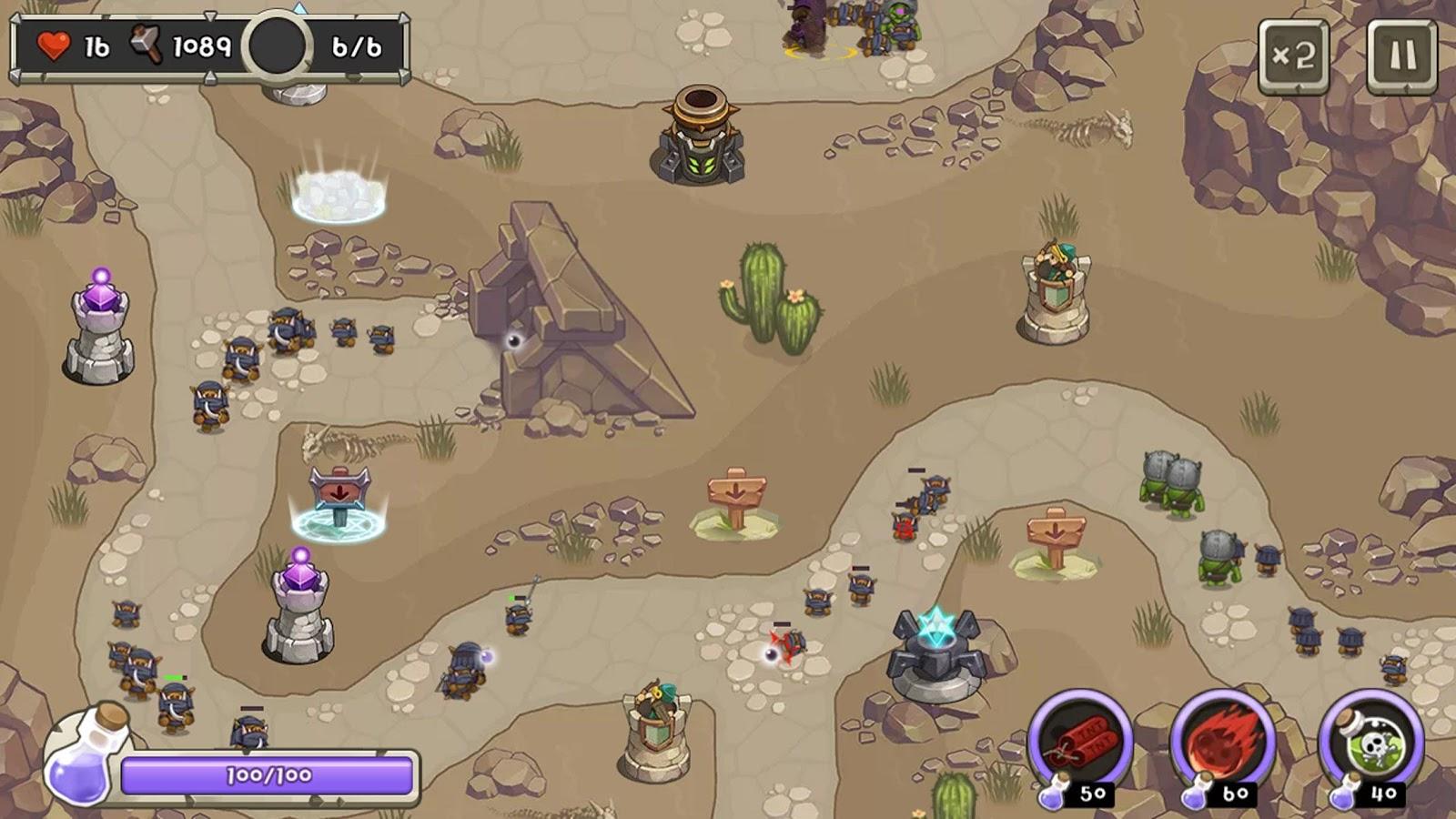Click the hammer gold currency icon

[141, 44]
